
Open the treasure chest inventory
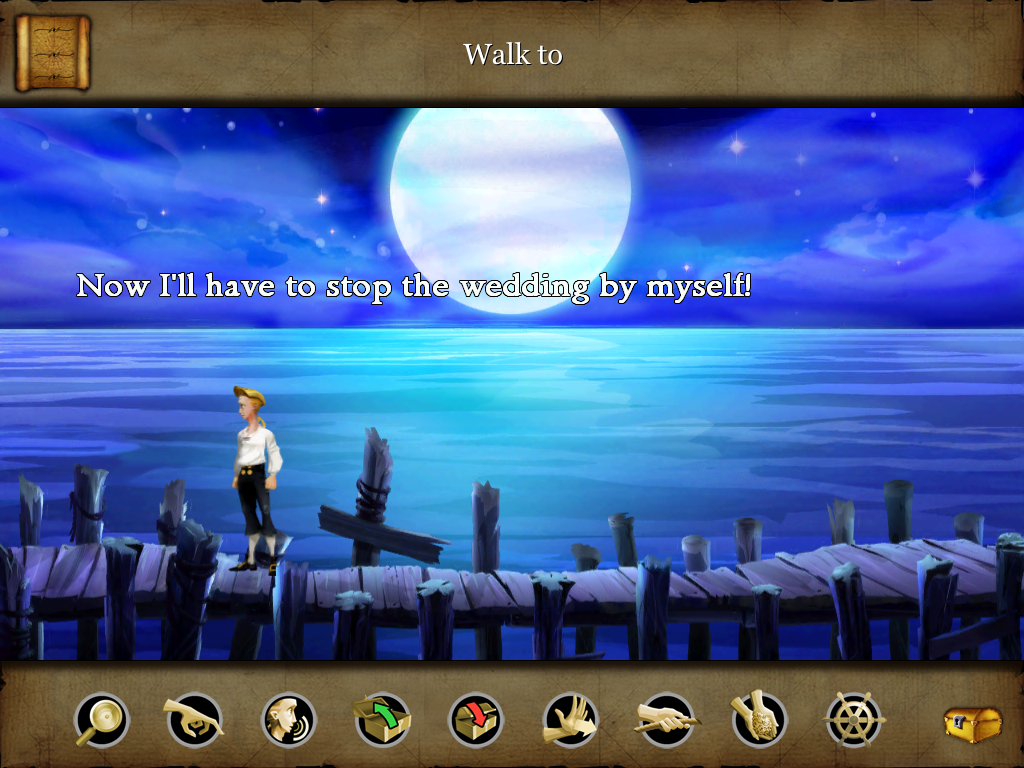point(972,723)
